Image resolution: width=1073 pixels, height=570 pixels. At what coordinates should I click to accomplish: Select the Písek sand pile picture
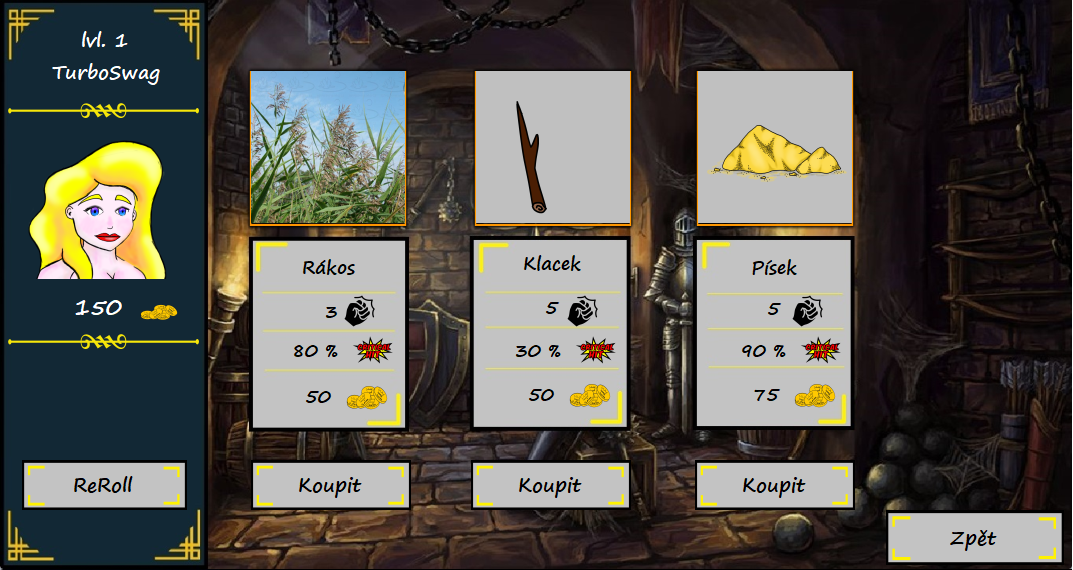[x=775, y=148]
